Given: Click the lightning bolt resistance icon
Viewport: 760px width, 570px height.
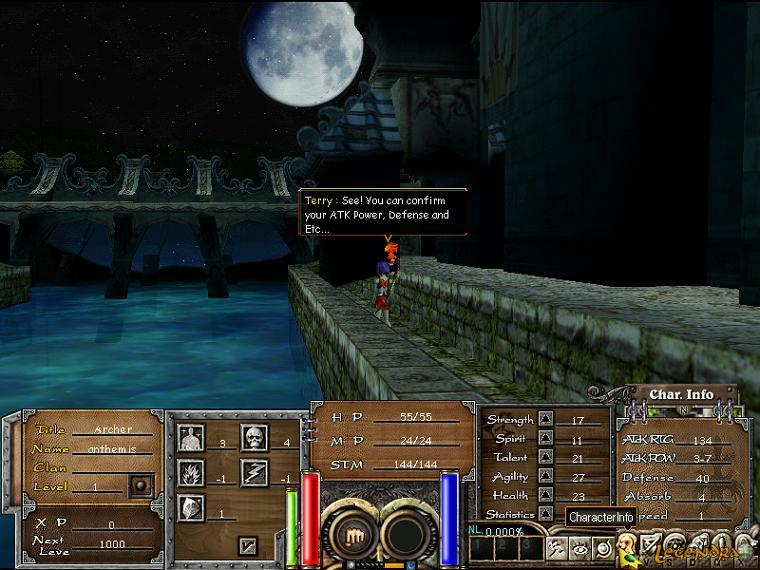Looking at the screenshot, I should [x=254, y=473].
